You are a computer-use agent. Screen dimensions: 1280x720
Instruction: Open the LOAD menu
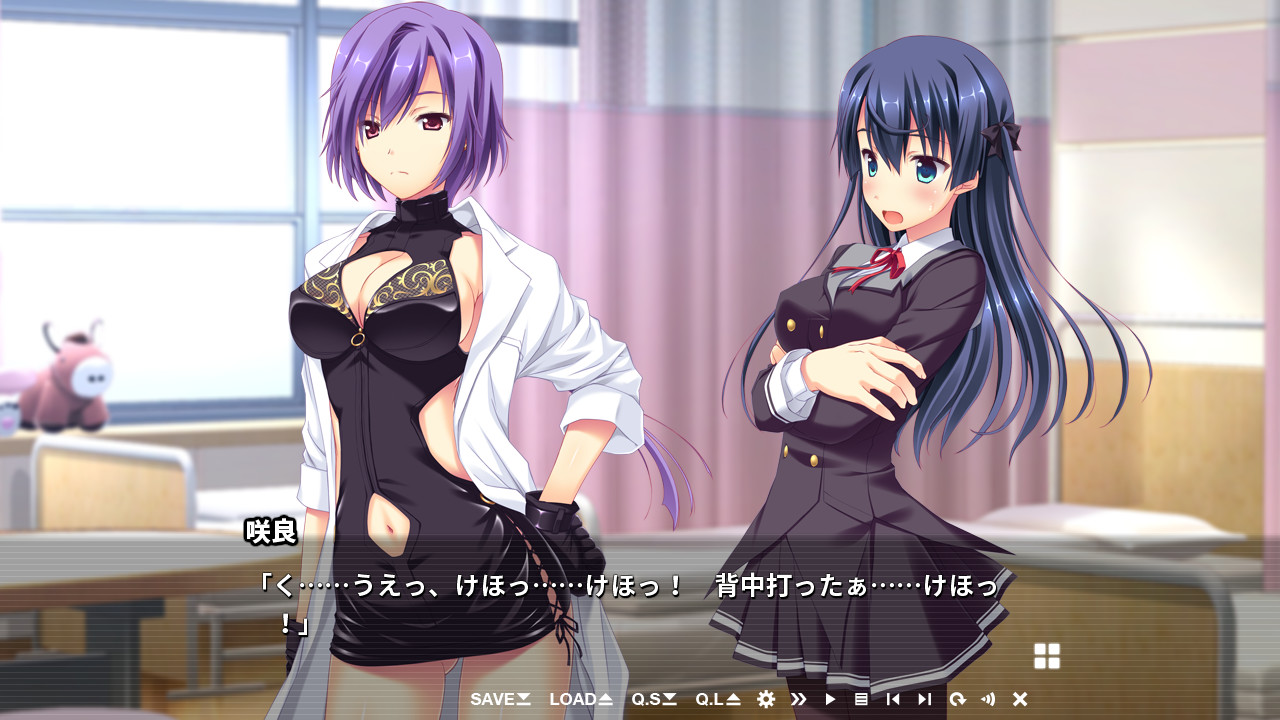[580, 699]
